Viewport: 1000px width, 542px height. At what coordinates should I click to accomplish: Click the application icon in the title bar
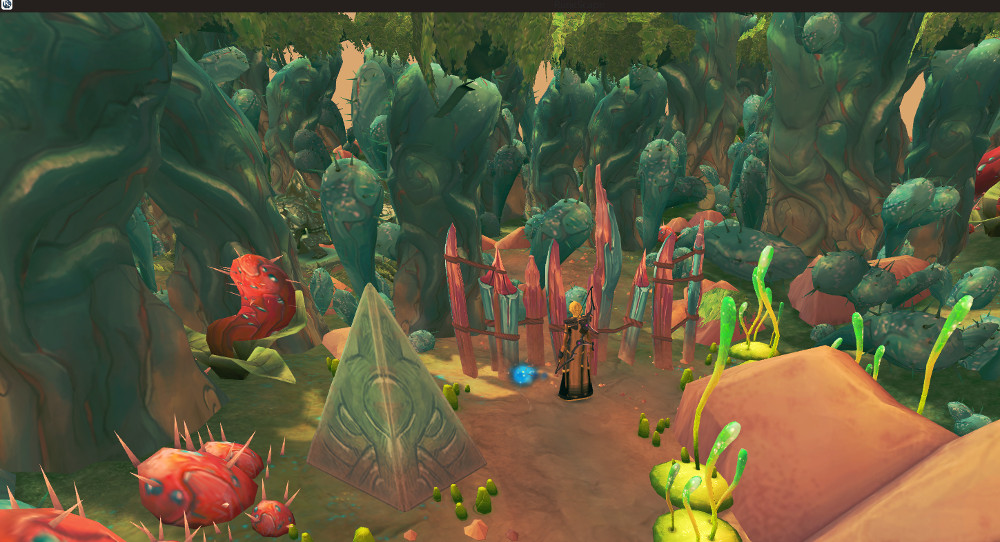click(x=6, y=5)
